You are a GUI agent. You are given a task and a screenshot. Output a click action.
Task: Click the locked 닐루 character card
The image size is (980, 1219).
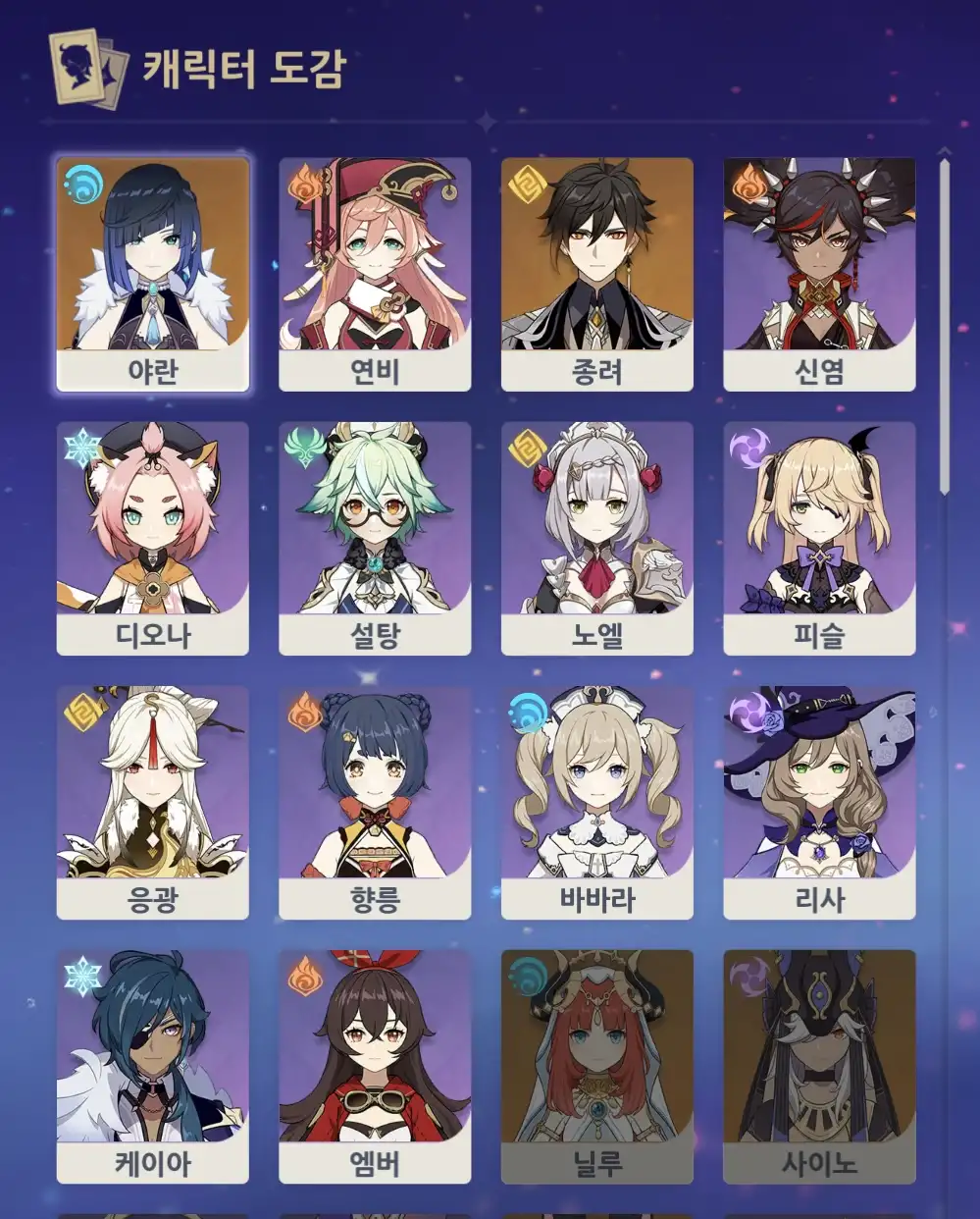(597, 1066)
